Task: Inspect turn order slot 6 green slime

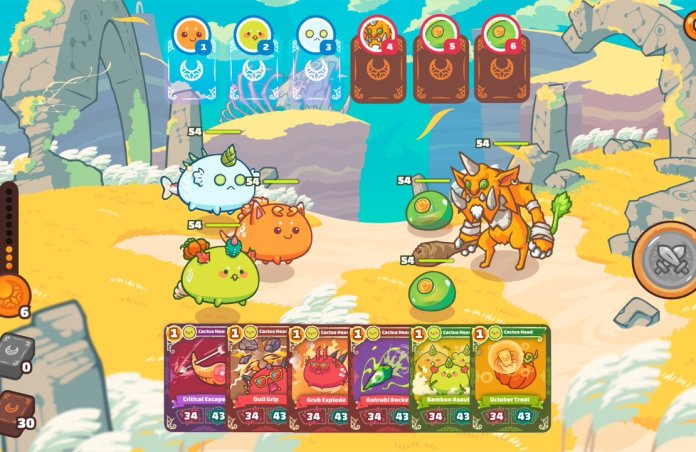Action: pos(501,35)
